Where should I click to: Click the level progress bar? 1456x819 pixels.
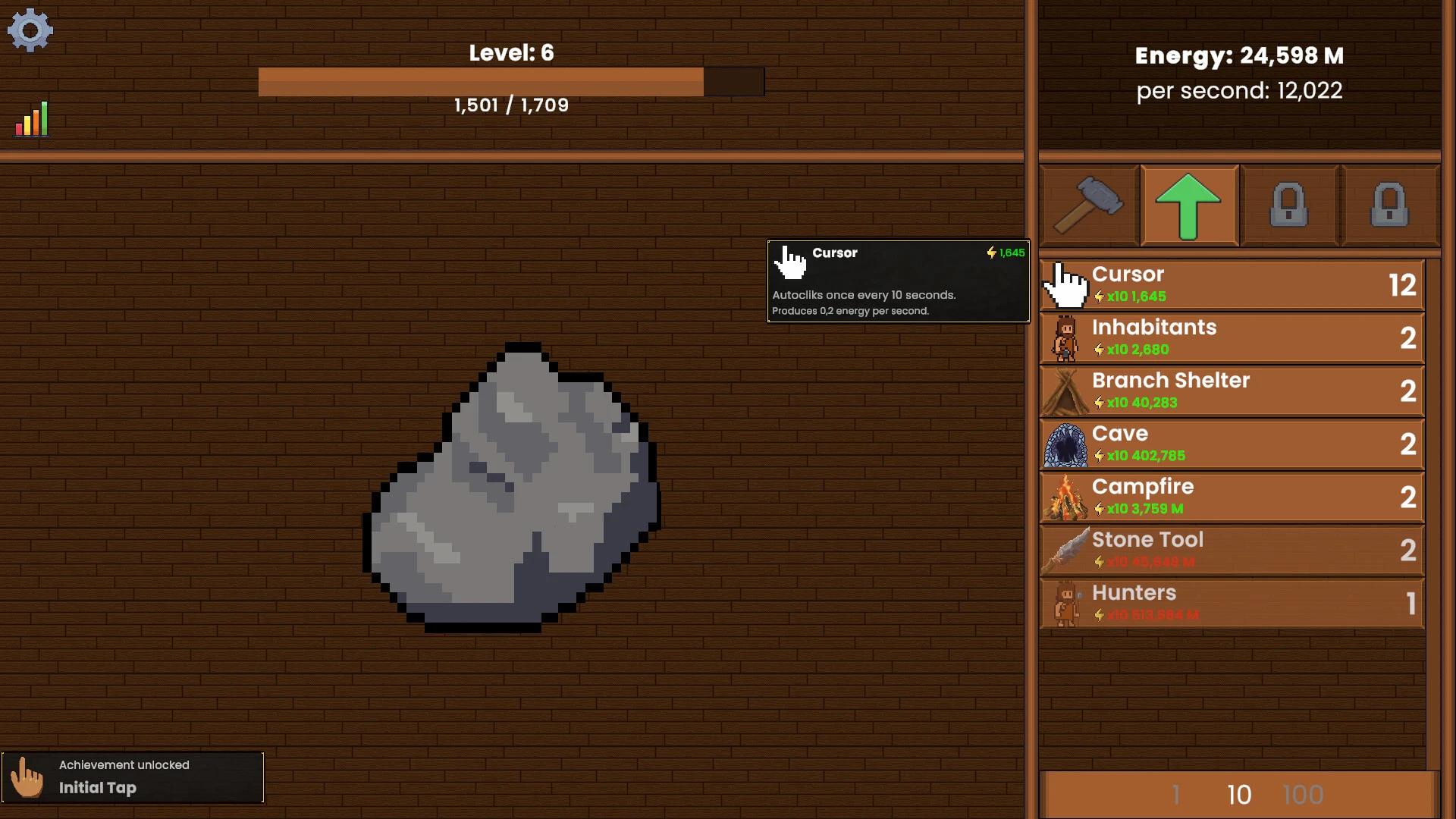tap(511, 81)
